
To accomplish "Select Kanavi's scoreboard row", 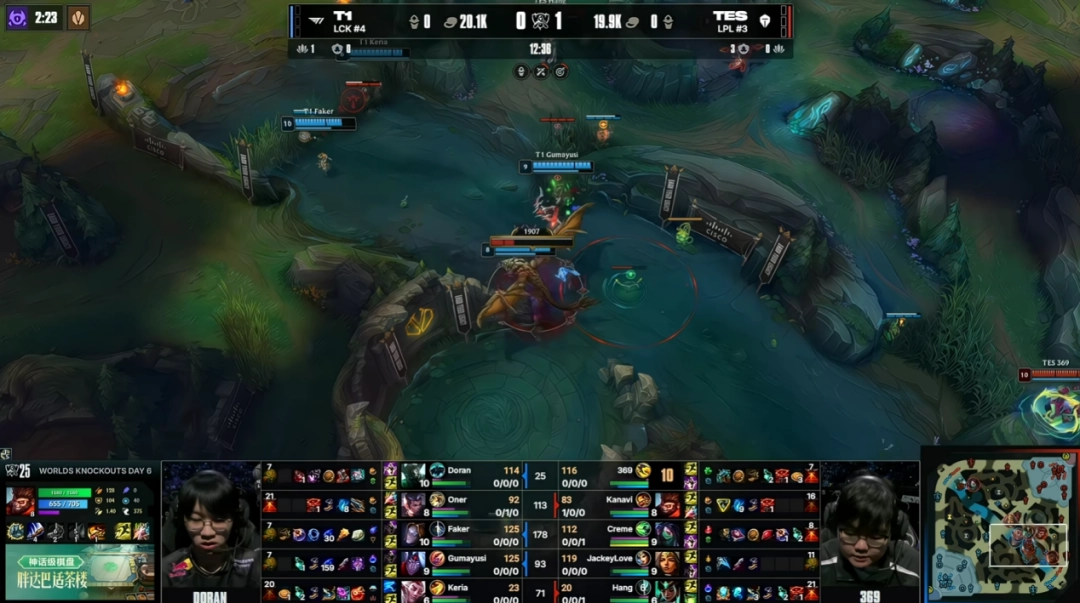I will pyautogui.click(x=620, y=500).
